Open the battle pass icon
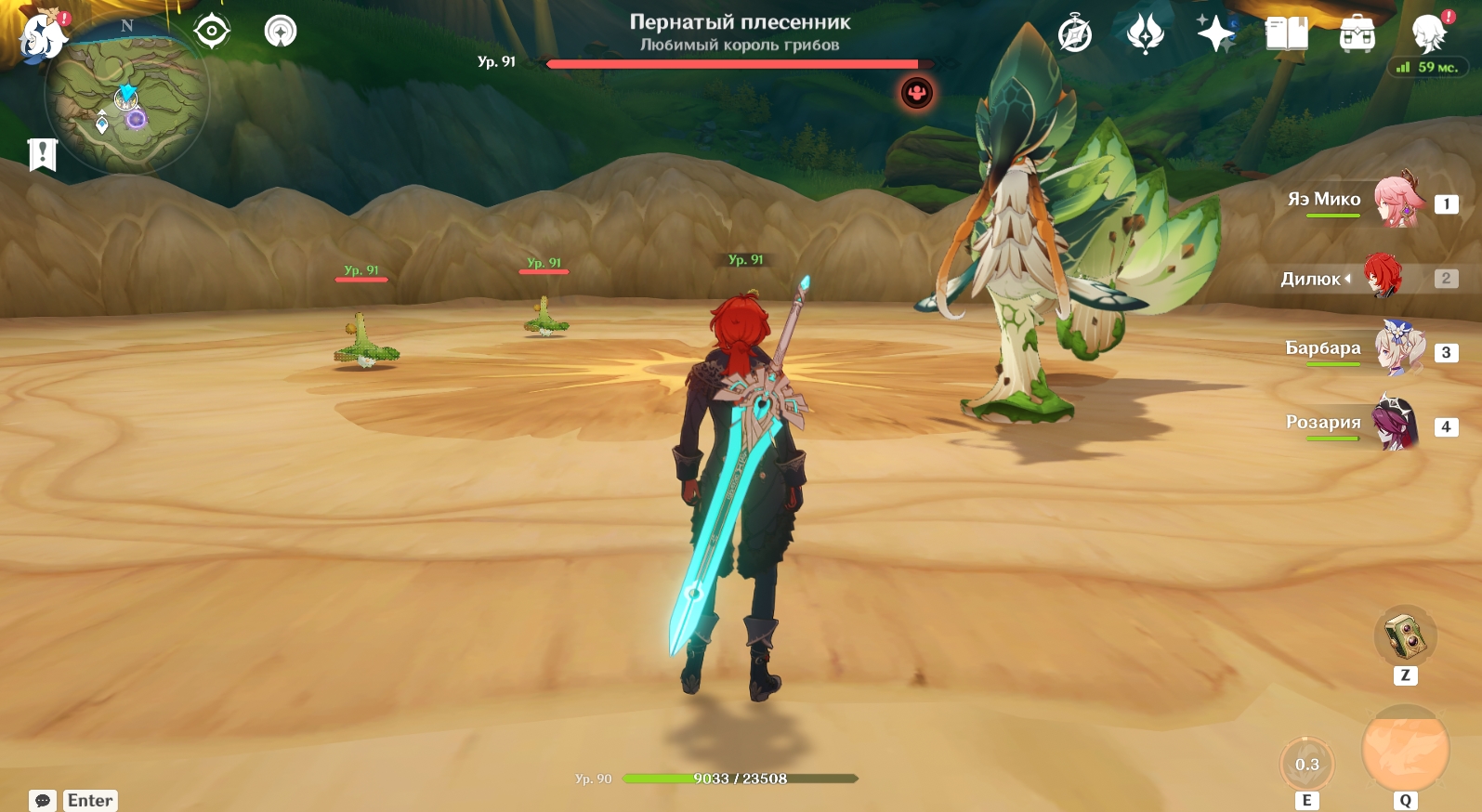Image resolution: width=1482 pixels, height=812 pixels. click(x=1145, y=34)
